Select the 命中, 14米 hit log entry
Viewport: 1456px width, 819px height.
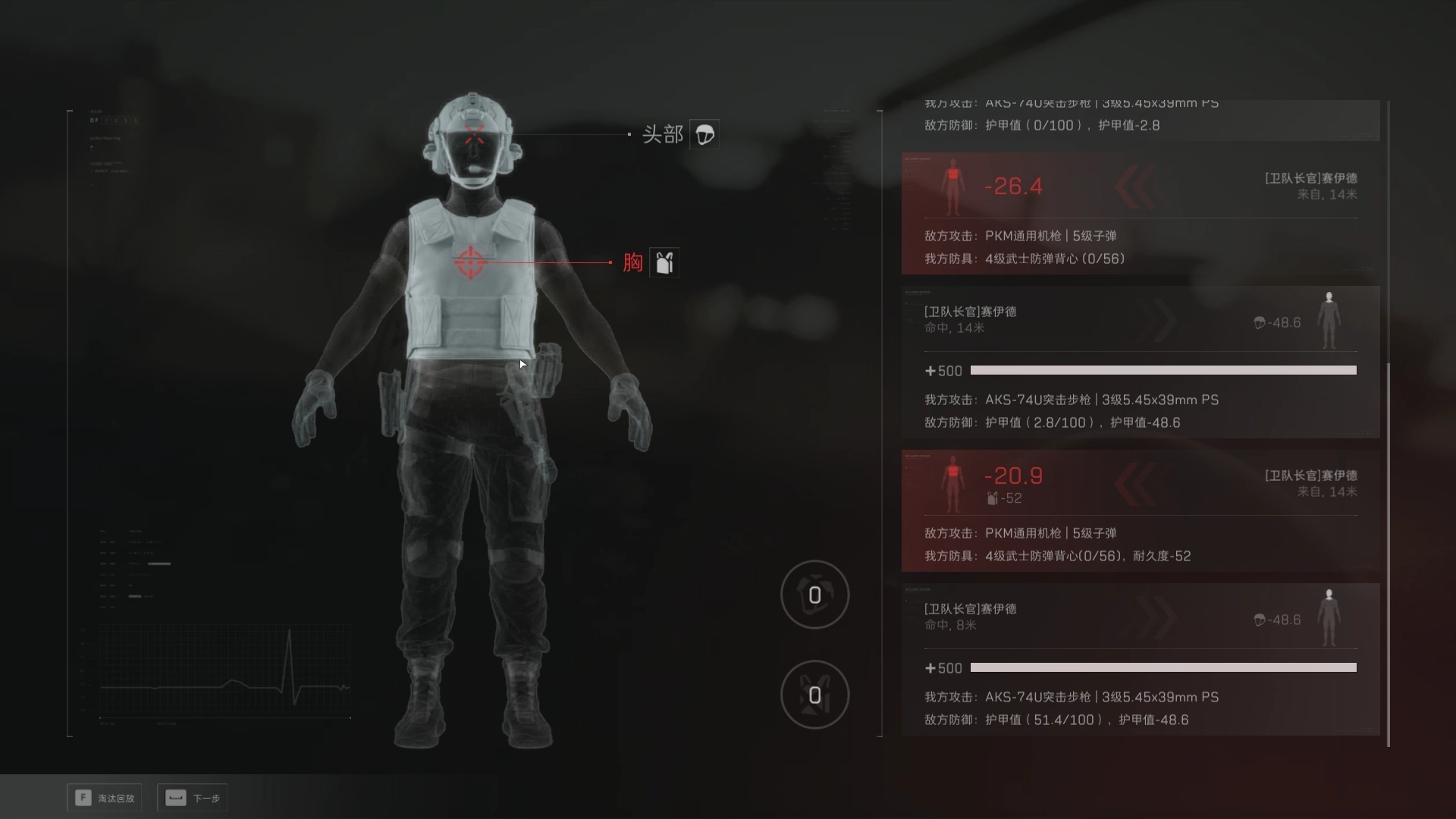click(x=1140, y=362)
